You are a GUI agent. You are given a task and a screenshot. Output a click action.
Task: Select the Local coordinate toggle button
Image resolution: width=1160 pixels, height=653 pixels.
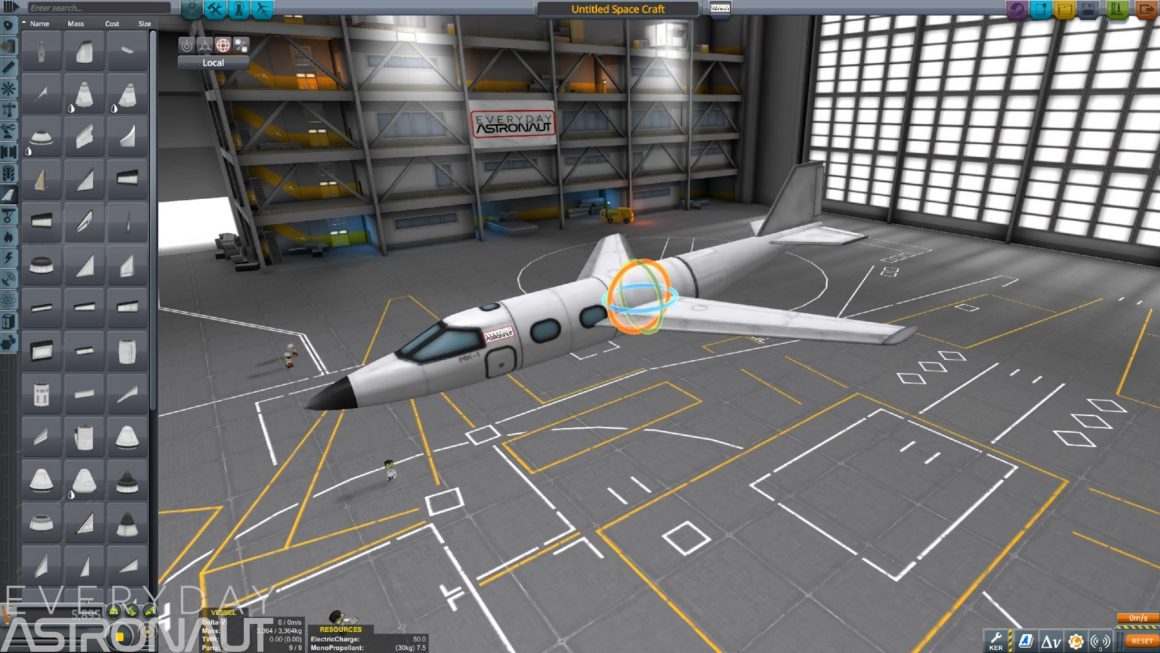coord(213,62)
